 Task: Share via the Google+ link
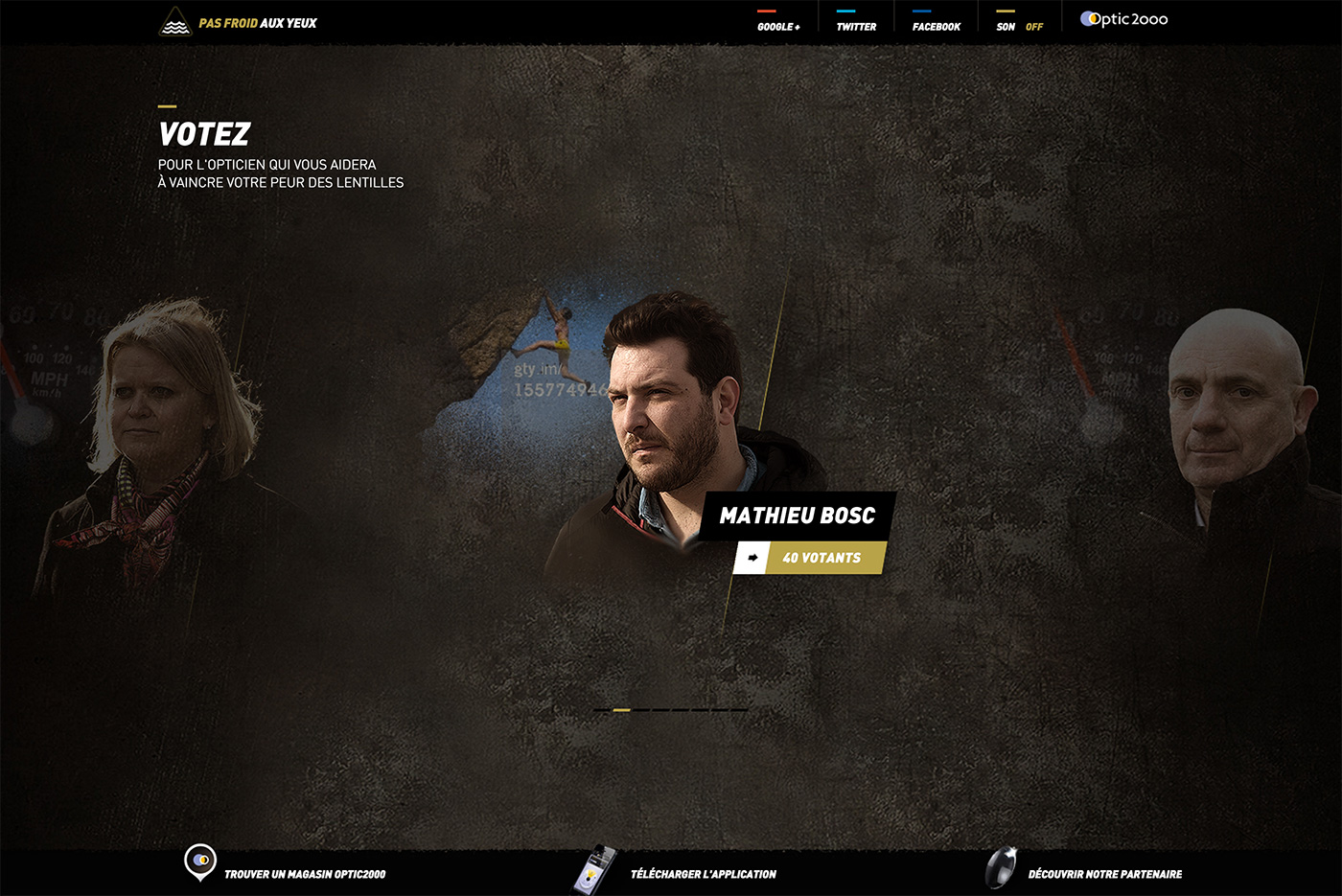(778, 26)
